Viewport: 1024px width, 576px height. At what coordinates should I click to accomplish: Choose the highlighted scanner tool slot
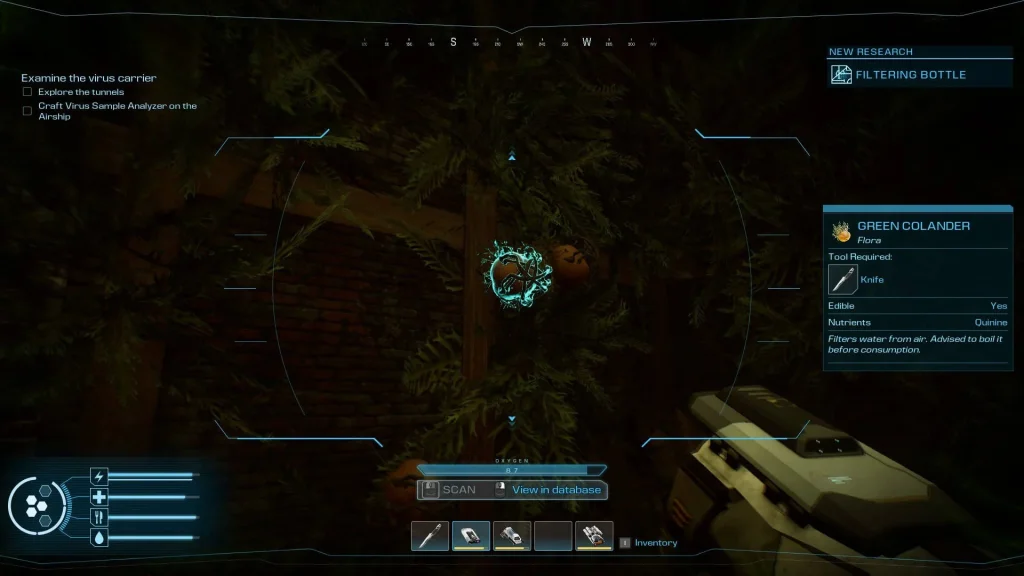471,536
